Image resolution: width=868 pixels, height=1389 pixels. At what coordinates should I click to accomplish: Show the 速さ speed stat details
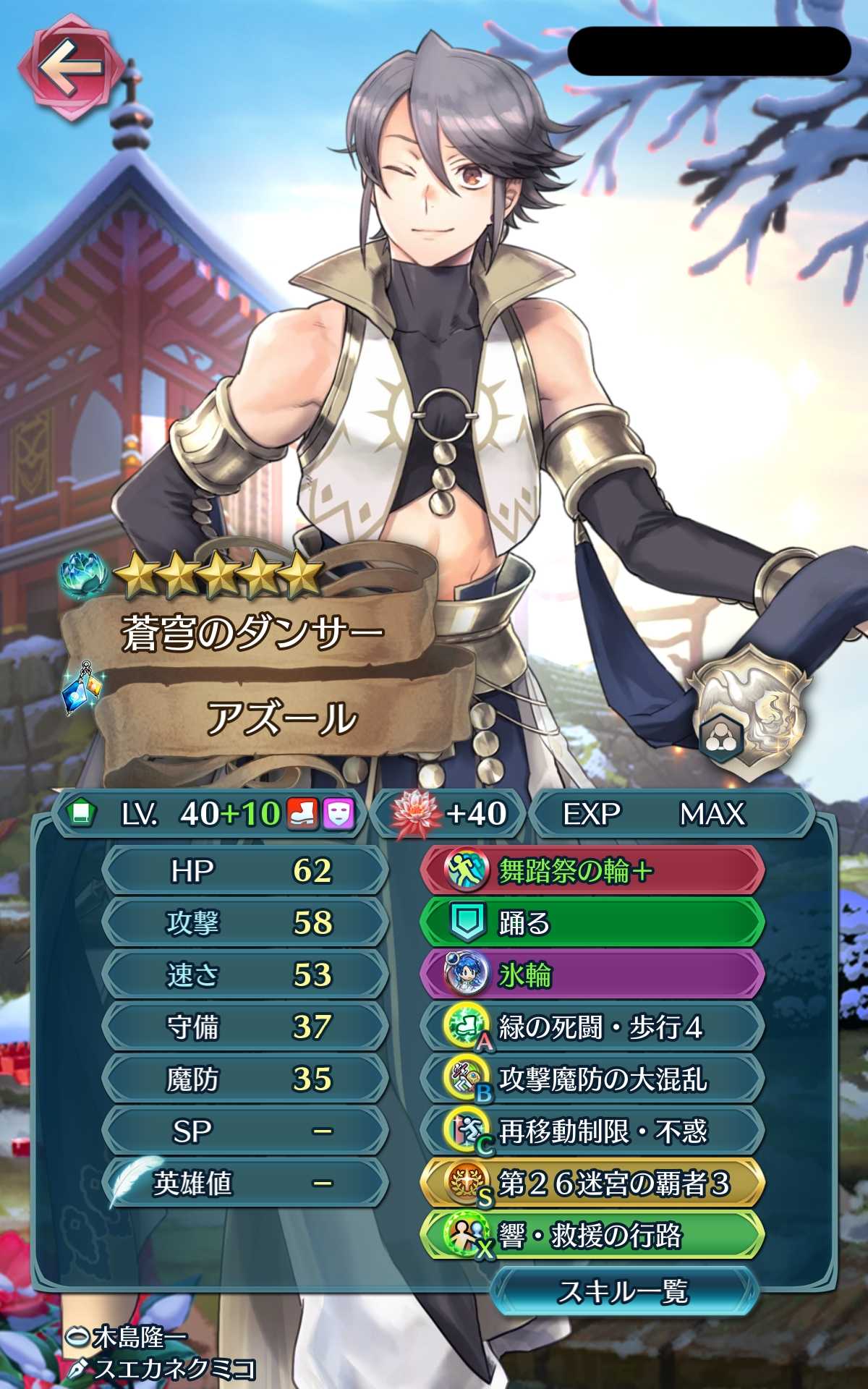[x=246, y=975]
